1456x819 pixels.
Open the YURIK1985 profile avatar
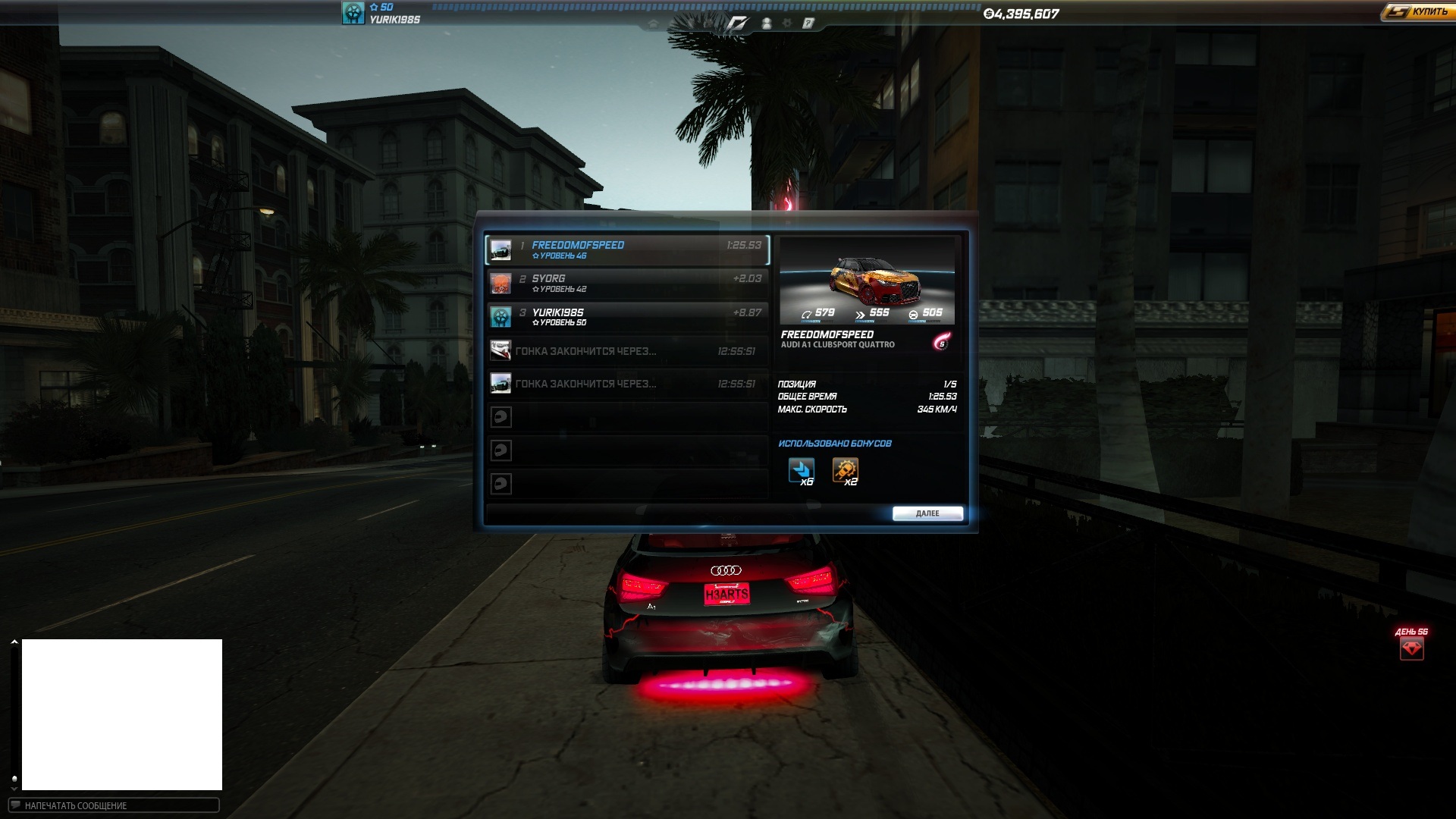click(353, 13)
